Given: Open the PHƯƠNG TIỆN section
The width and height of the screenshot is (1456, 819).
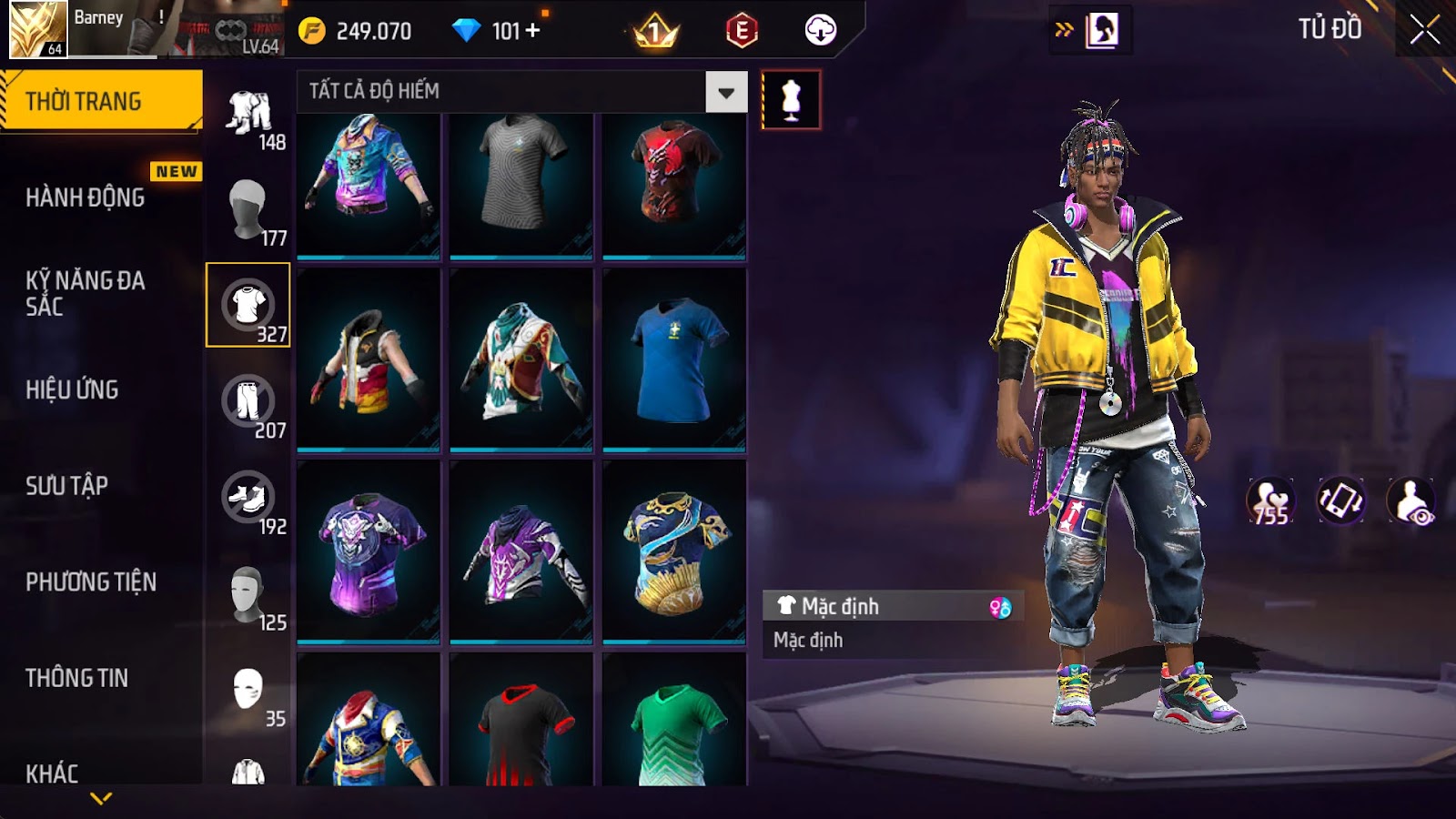Looking at the screenshot, I should [91, 582].
